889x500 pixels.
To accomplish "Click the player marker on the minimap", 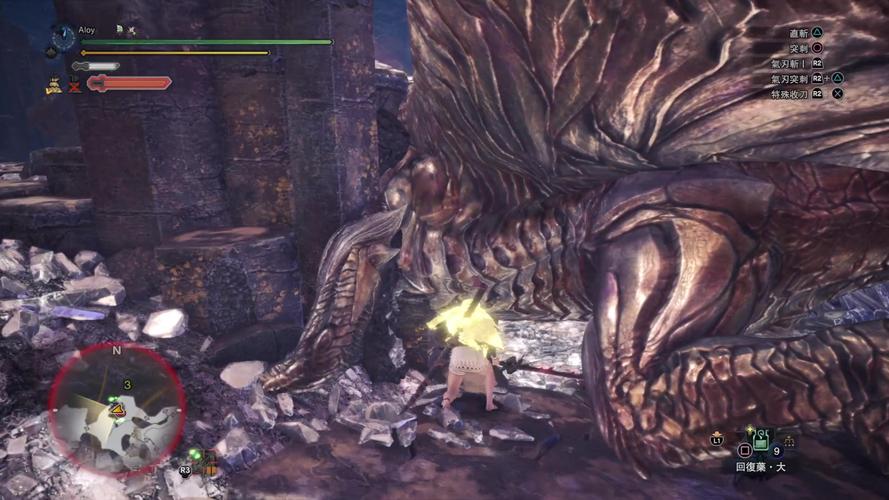I will (x=117, y=408).
